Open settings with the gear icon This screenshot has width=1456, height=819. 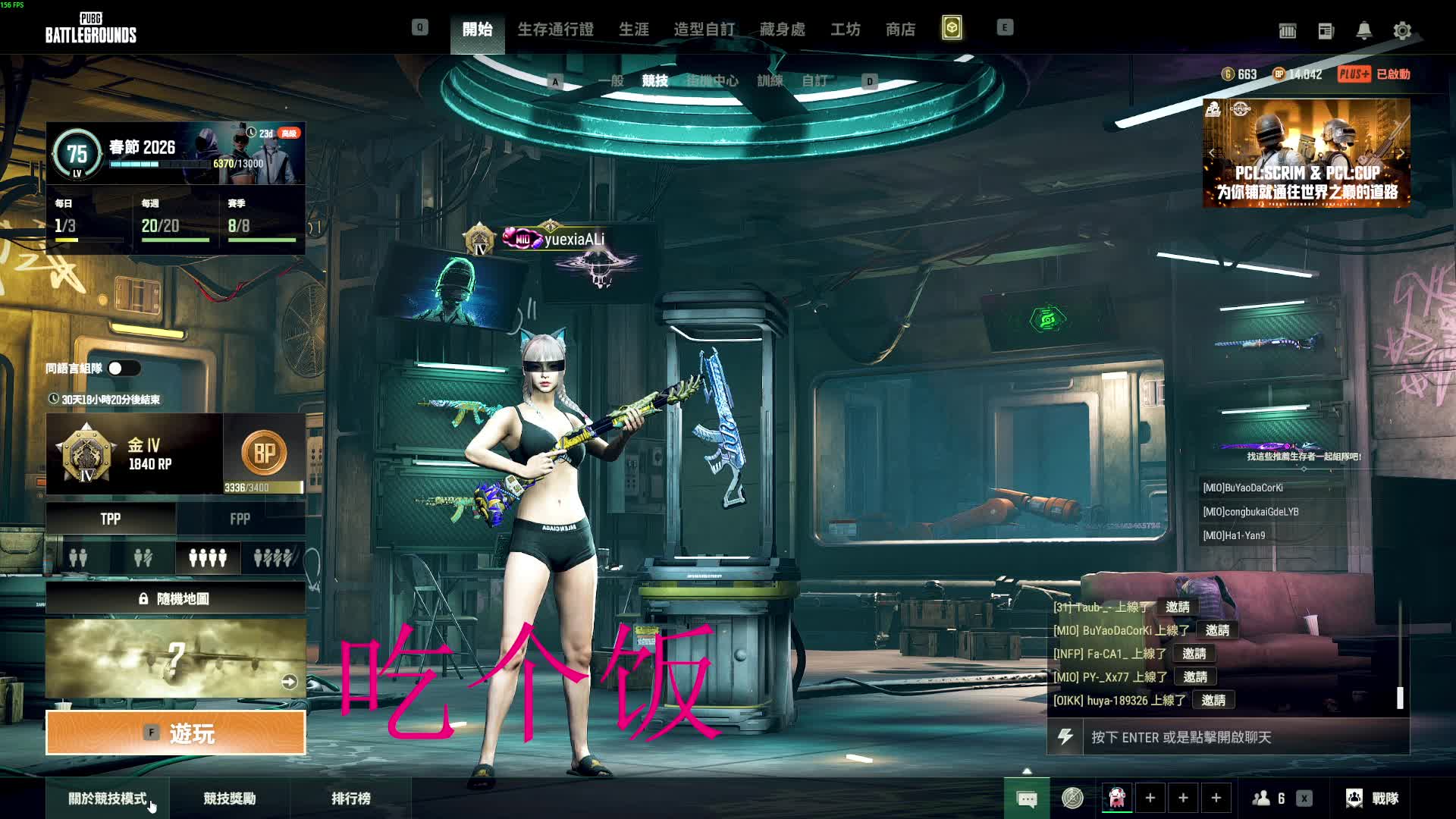pyautogui.click(x=1402, y=30)
